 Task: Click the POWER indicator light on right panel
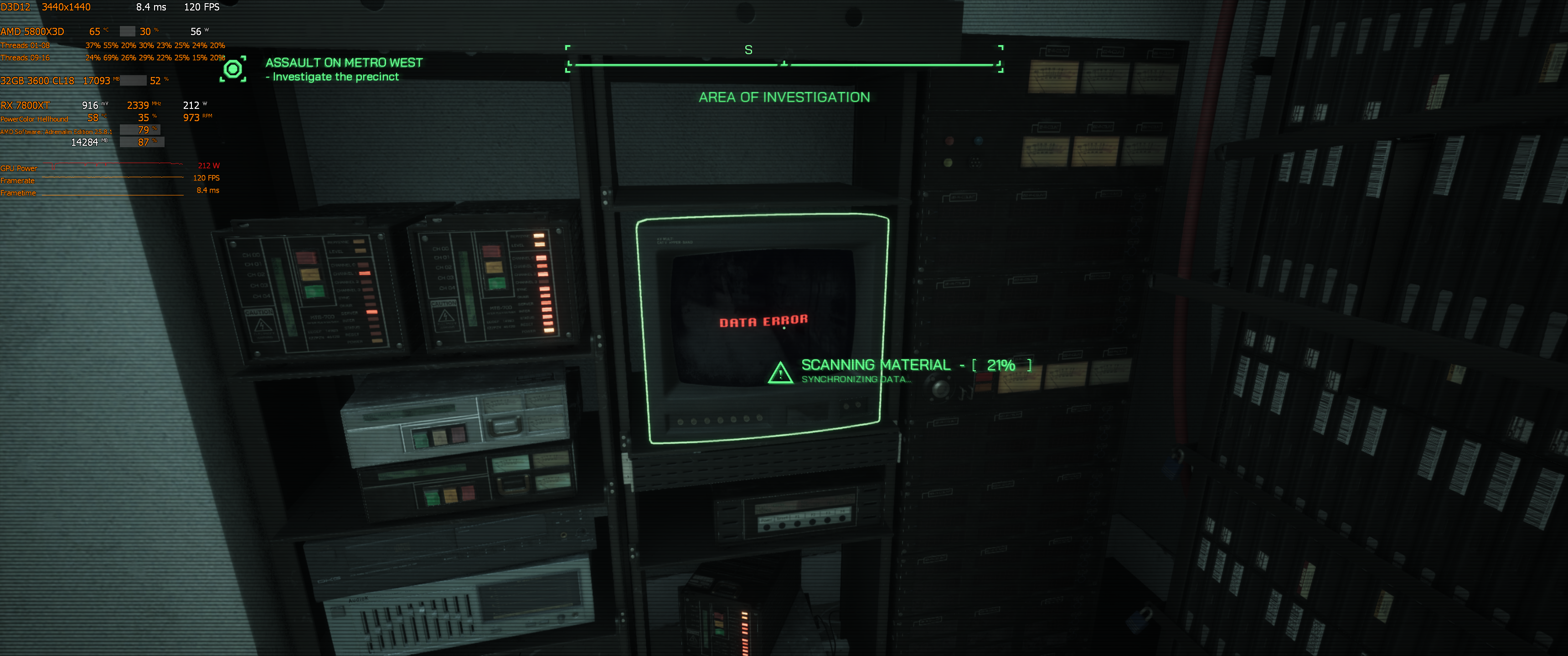click(548, 330)
